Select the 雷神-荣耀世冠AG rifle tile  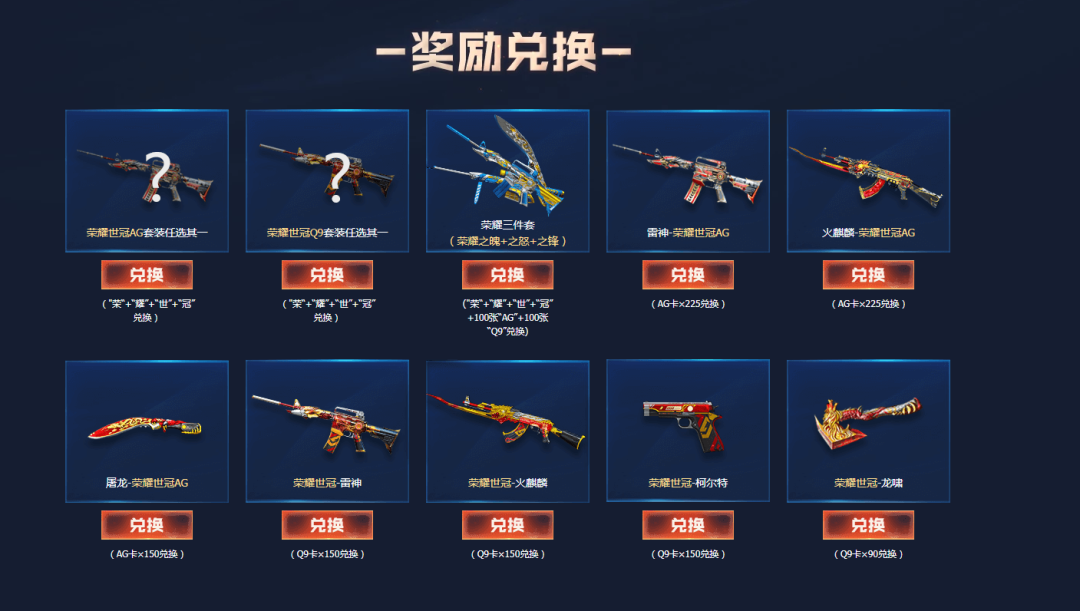point(688,175)
